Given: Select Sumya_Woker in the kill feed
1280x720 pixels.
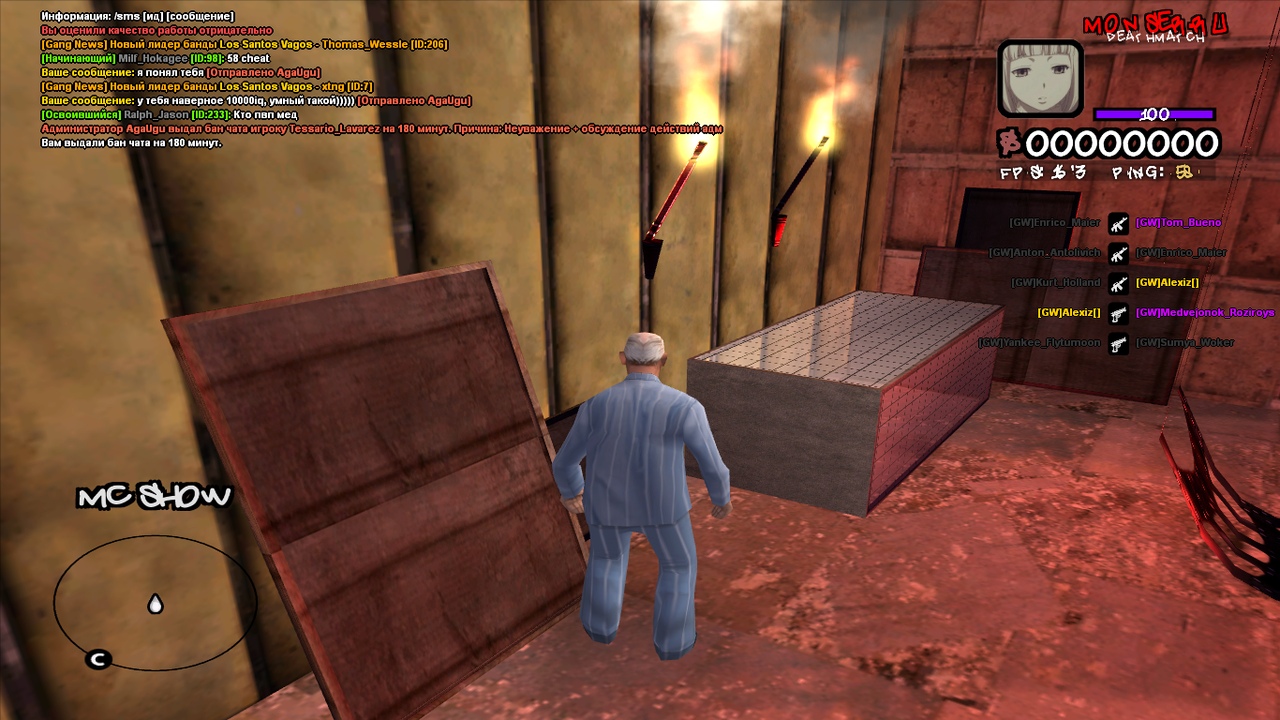Looking at the screenshot, I should coord(1184,343).
